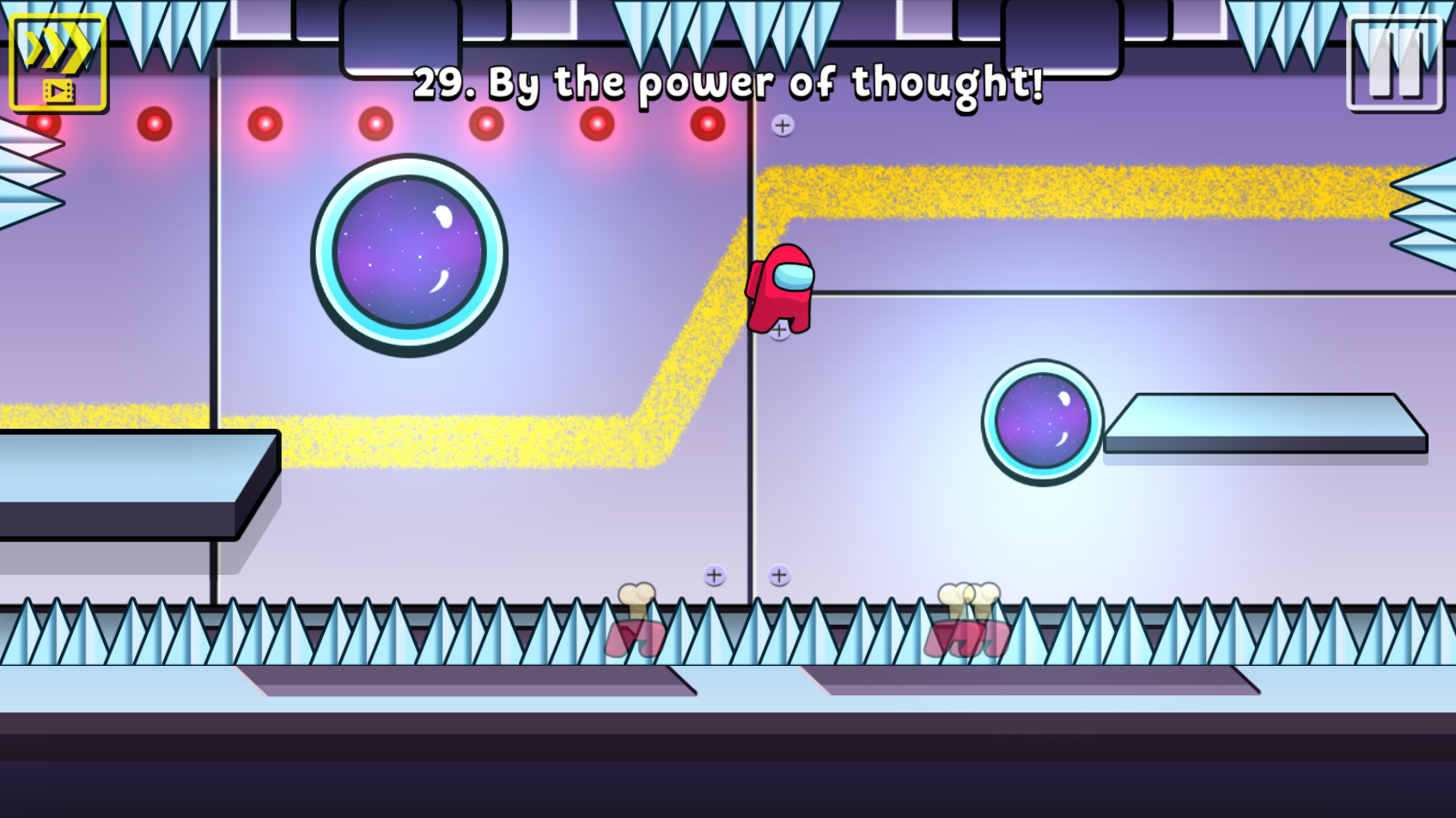Skip the level with the yellow ad button
The height and width of the screenshot is (818, 1456).
57,61
